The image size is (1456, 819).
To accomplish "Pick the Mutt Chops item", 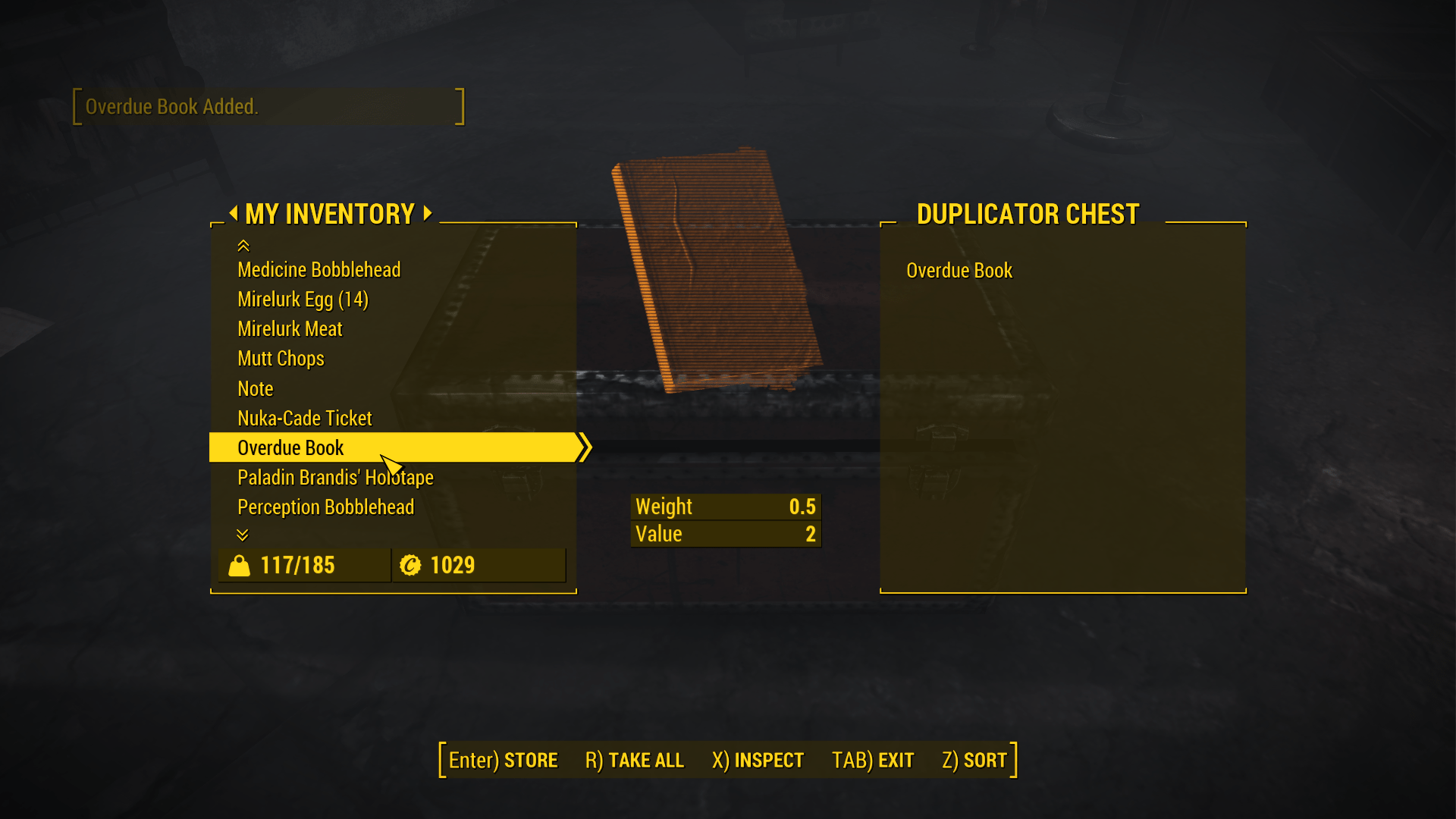I will pos(281,359).
